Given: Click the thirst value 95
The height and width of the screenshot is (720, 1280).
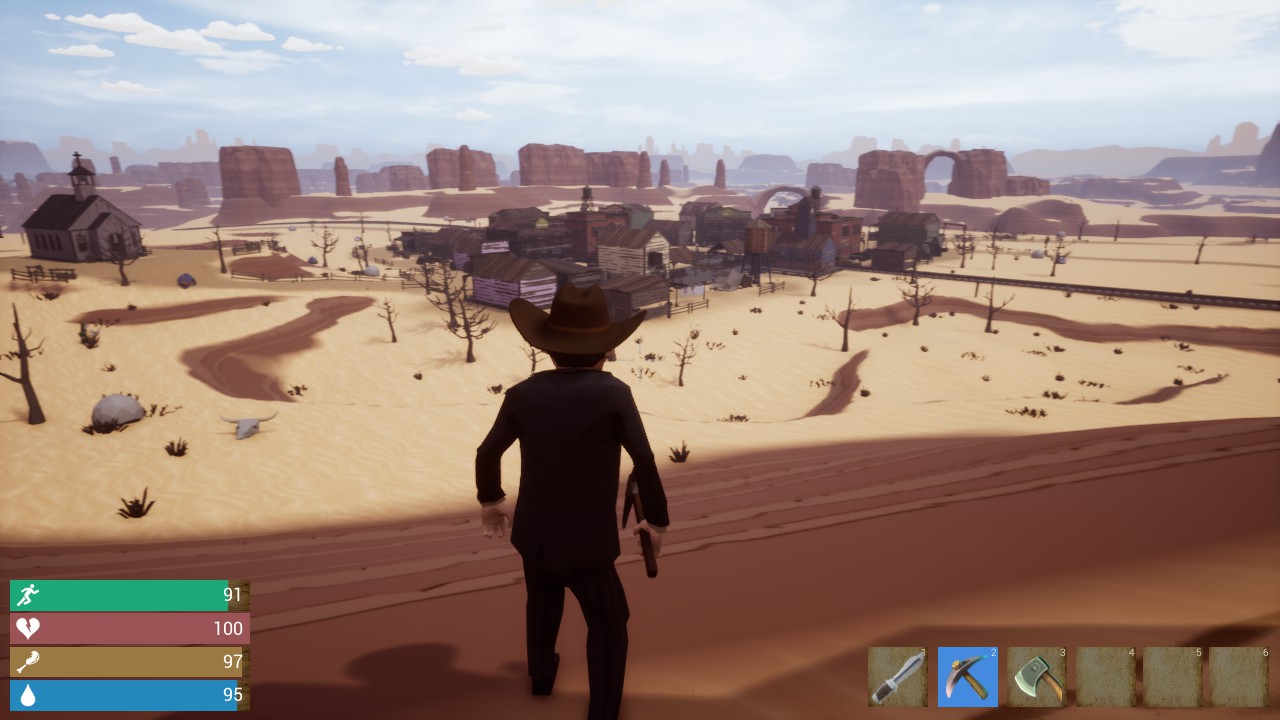Looking at the screenshot, I should coord(231,694).
